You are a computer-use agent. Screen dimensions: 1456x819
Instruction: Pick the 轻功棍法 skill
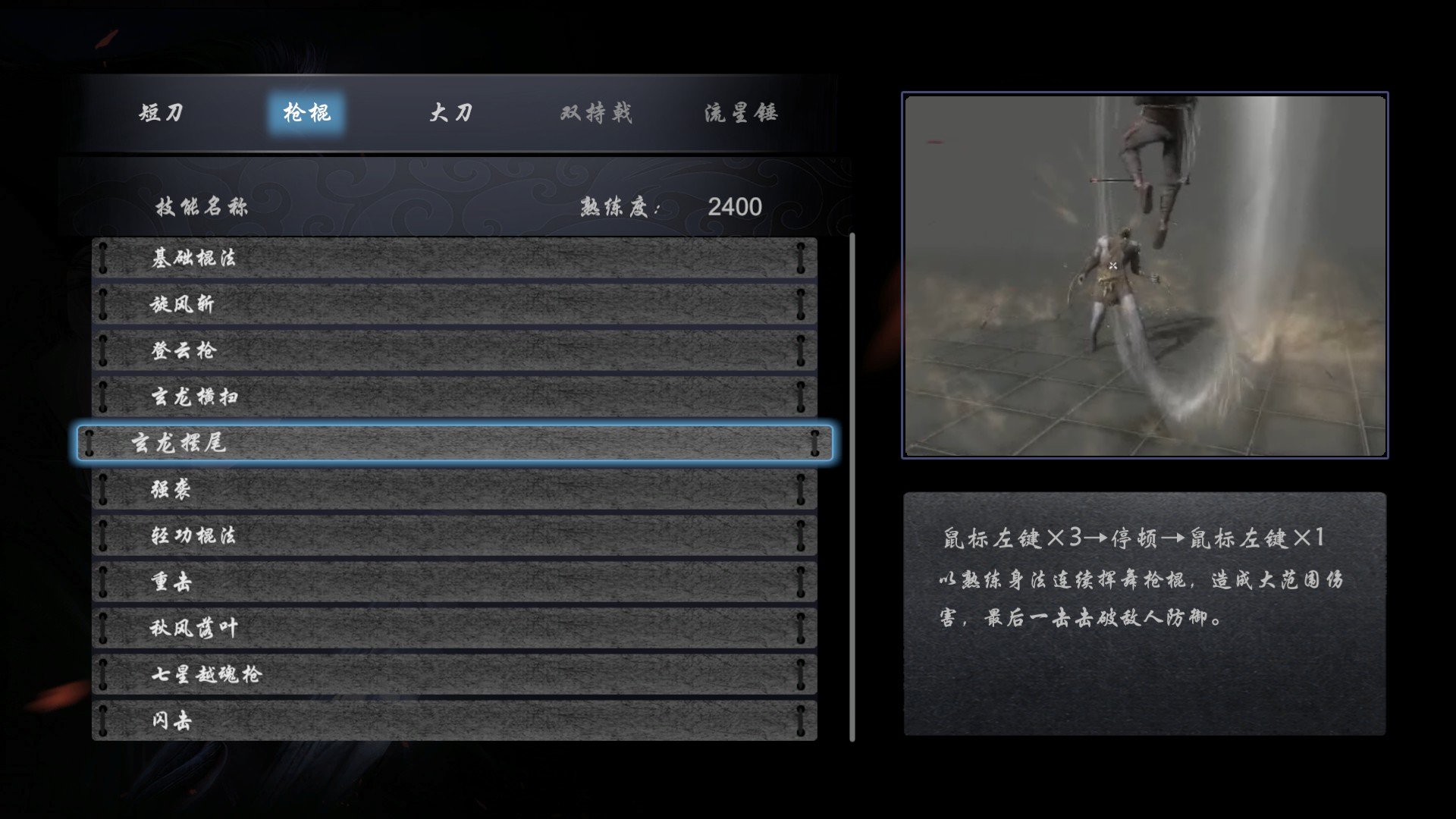pyautogui.click(x=455, y=537)
